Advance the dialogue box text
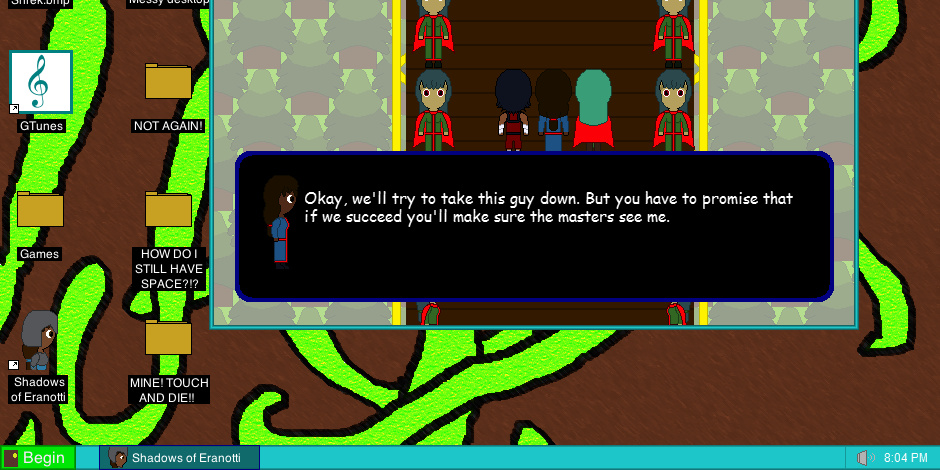This screenshot has width=940, height=470. pyautogui.click(x=534, y=226)
